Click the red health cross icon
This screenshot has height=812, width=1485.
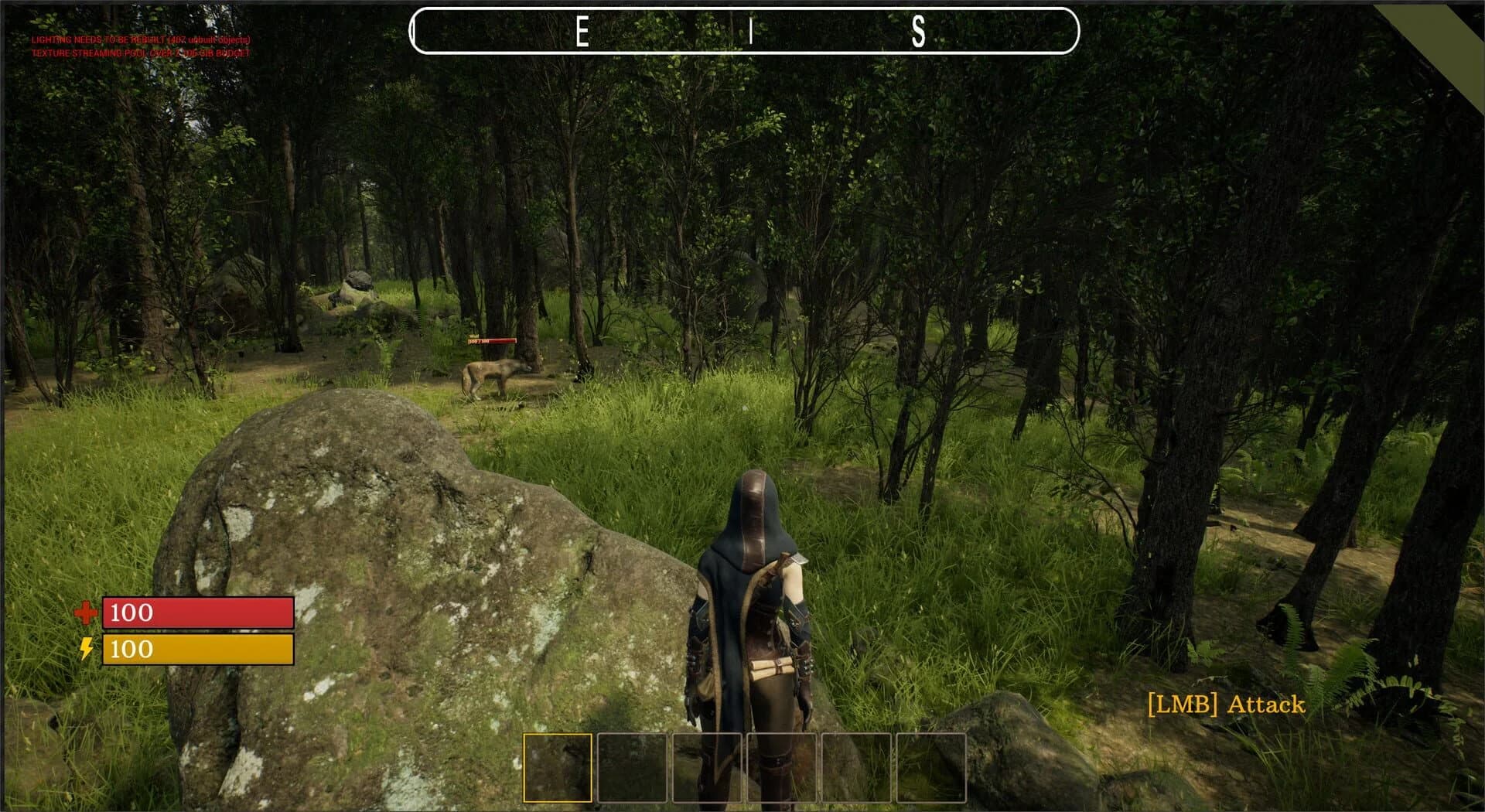[x=87, y=614]
